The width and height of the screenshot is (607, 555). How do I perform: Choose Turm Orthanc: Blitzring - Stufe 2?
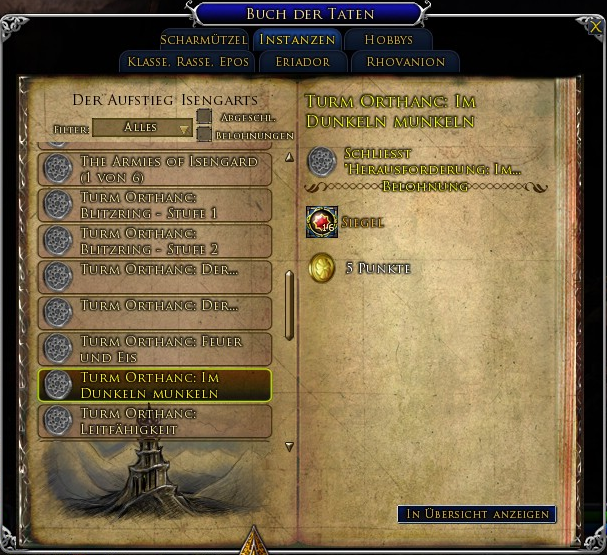point(155,241)
